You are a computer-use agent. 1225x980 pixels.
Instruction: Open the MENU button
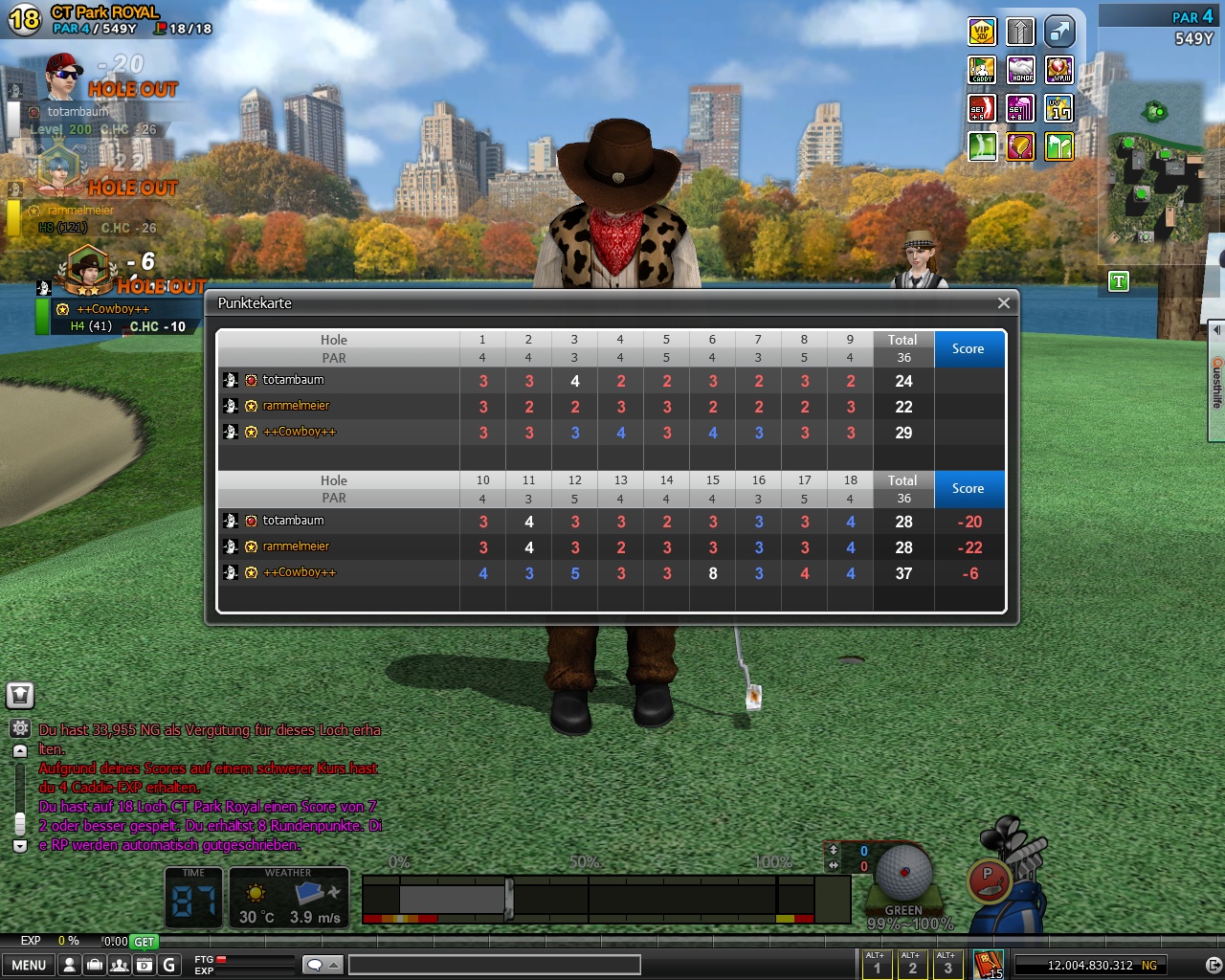coord(28,965)
